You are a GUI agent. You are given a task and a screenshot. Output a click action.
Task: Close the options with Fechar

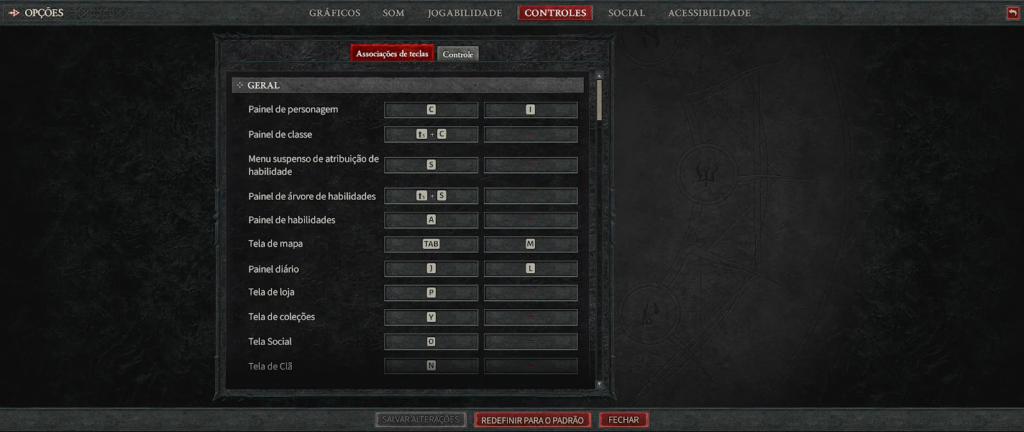pos(624,420)
